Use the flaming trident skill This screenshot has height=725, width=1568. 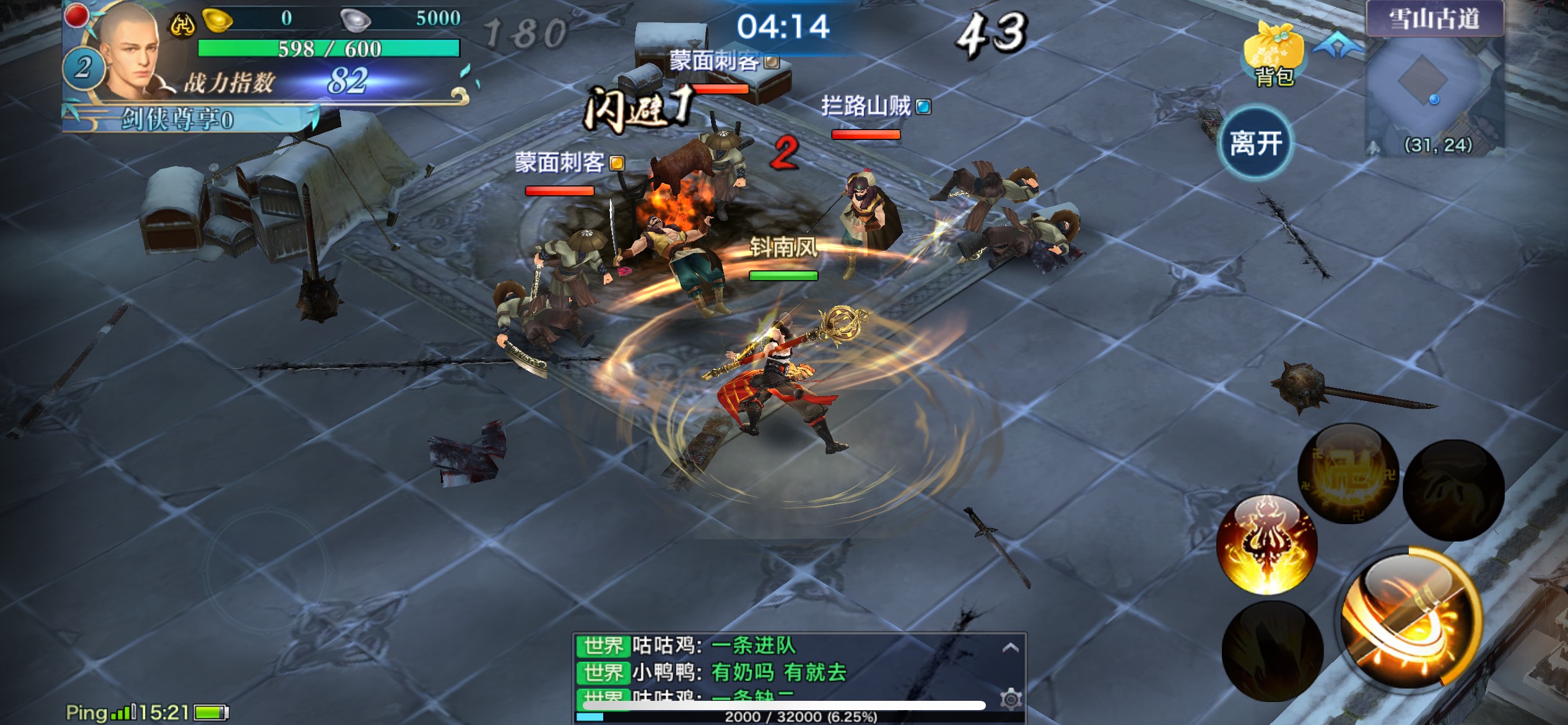[1267, 545]
